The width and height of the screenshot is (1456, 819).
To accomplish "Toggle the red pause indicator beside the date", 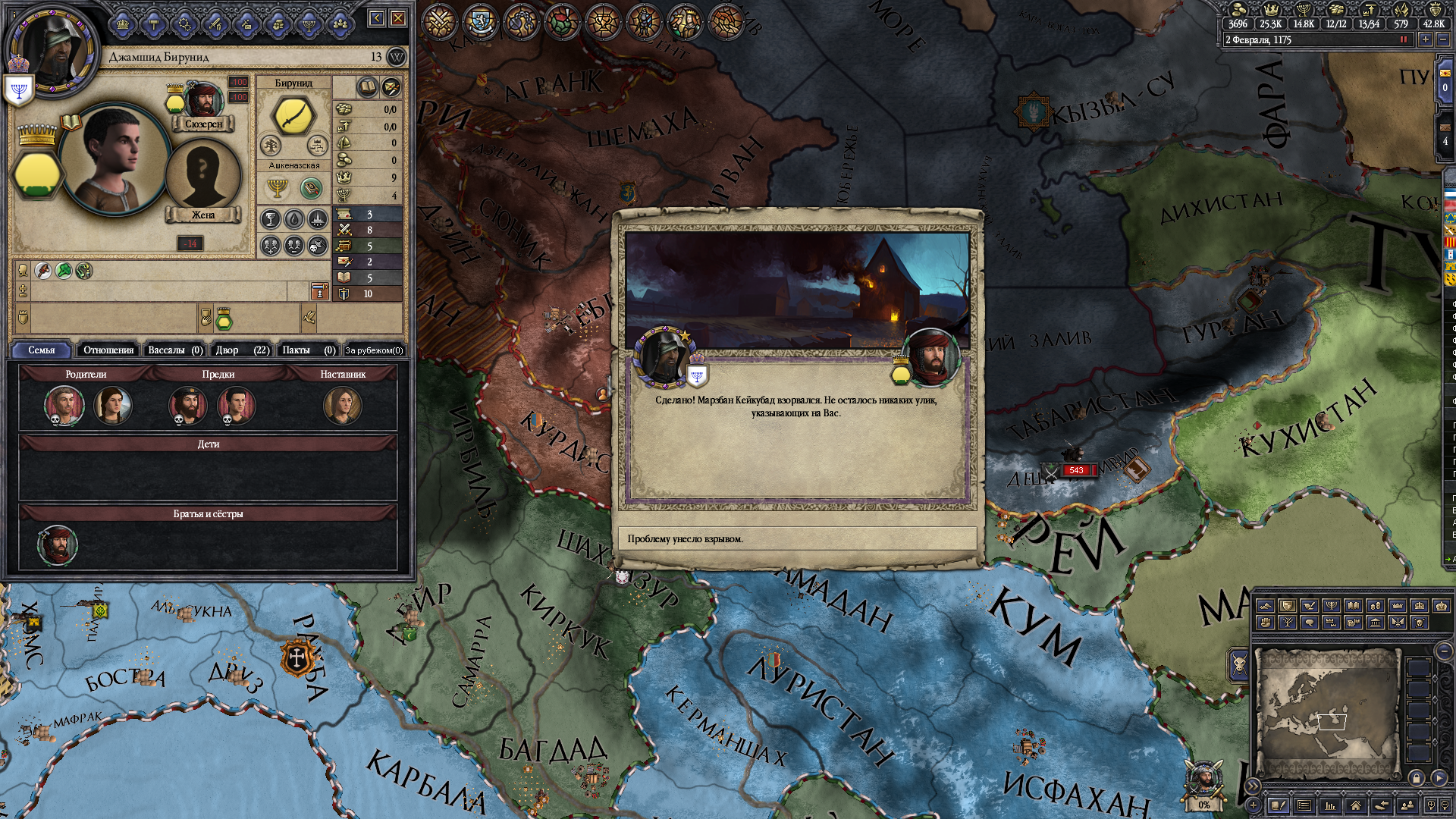I will coord(1403,39).
